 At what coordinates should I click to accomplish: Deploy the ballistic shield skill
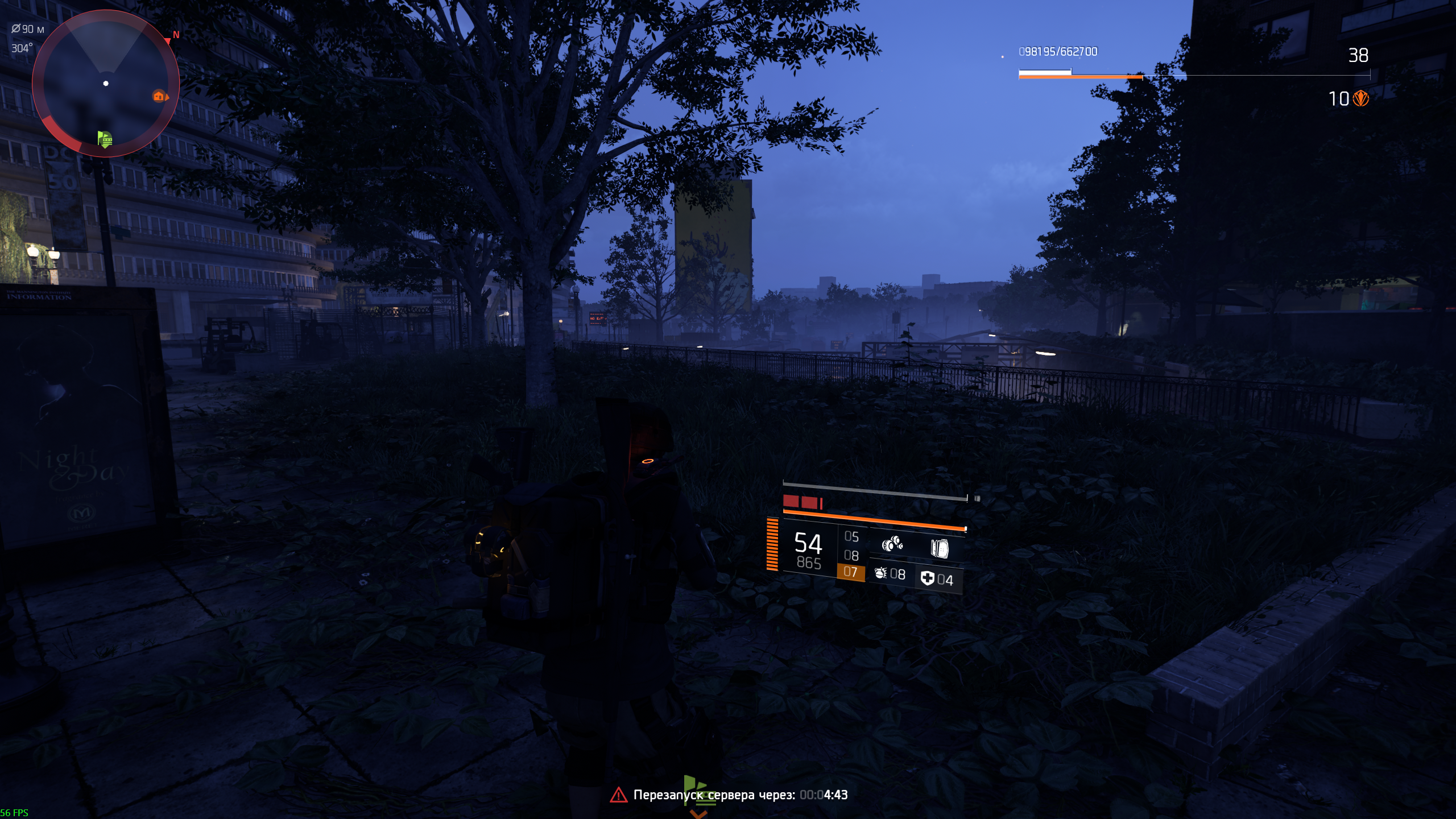939,548
